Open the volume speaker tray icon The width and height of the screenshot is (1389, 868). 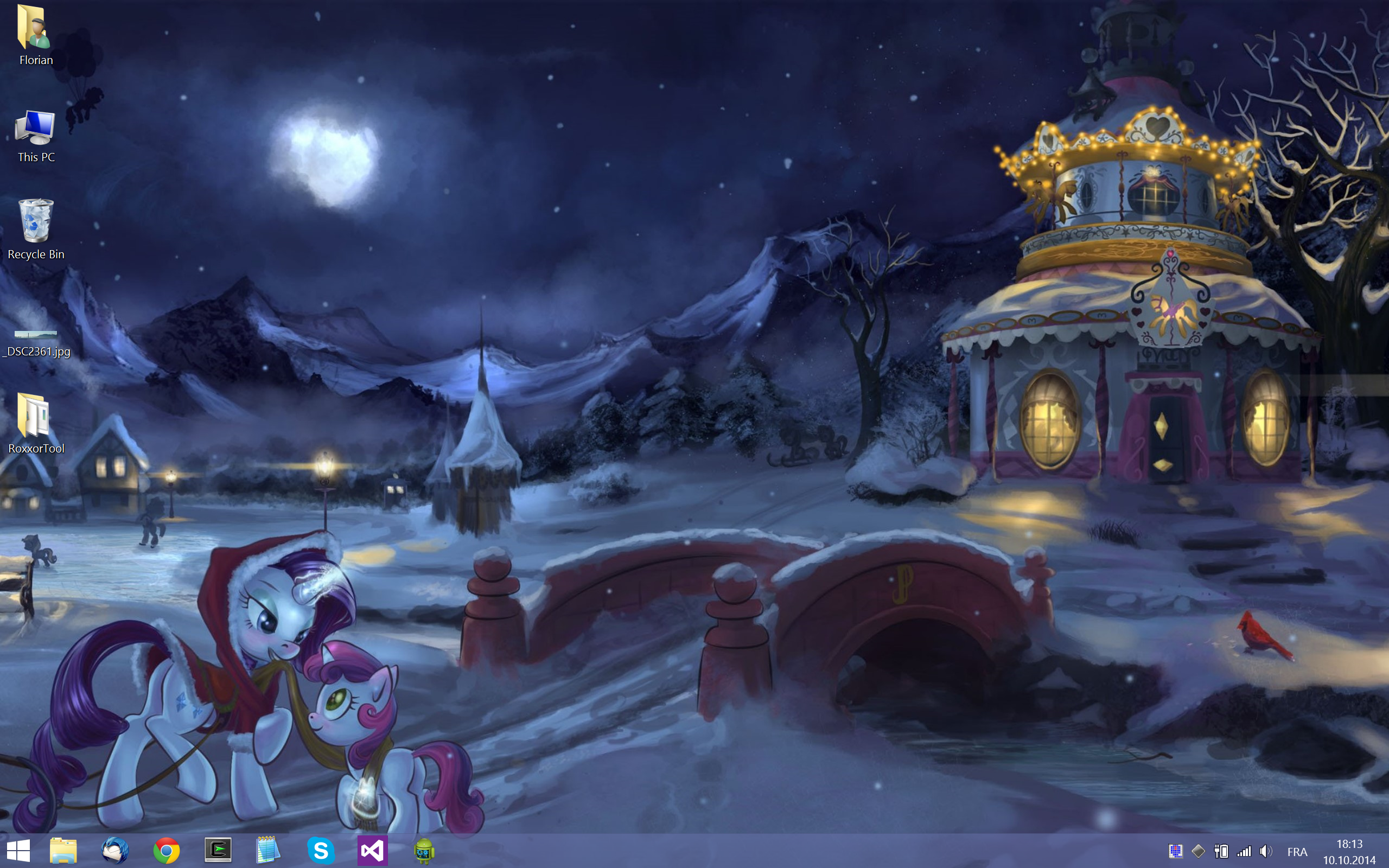tap(1266, 851)
